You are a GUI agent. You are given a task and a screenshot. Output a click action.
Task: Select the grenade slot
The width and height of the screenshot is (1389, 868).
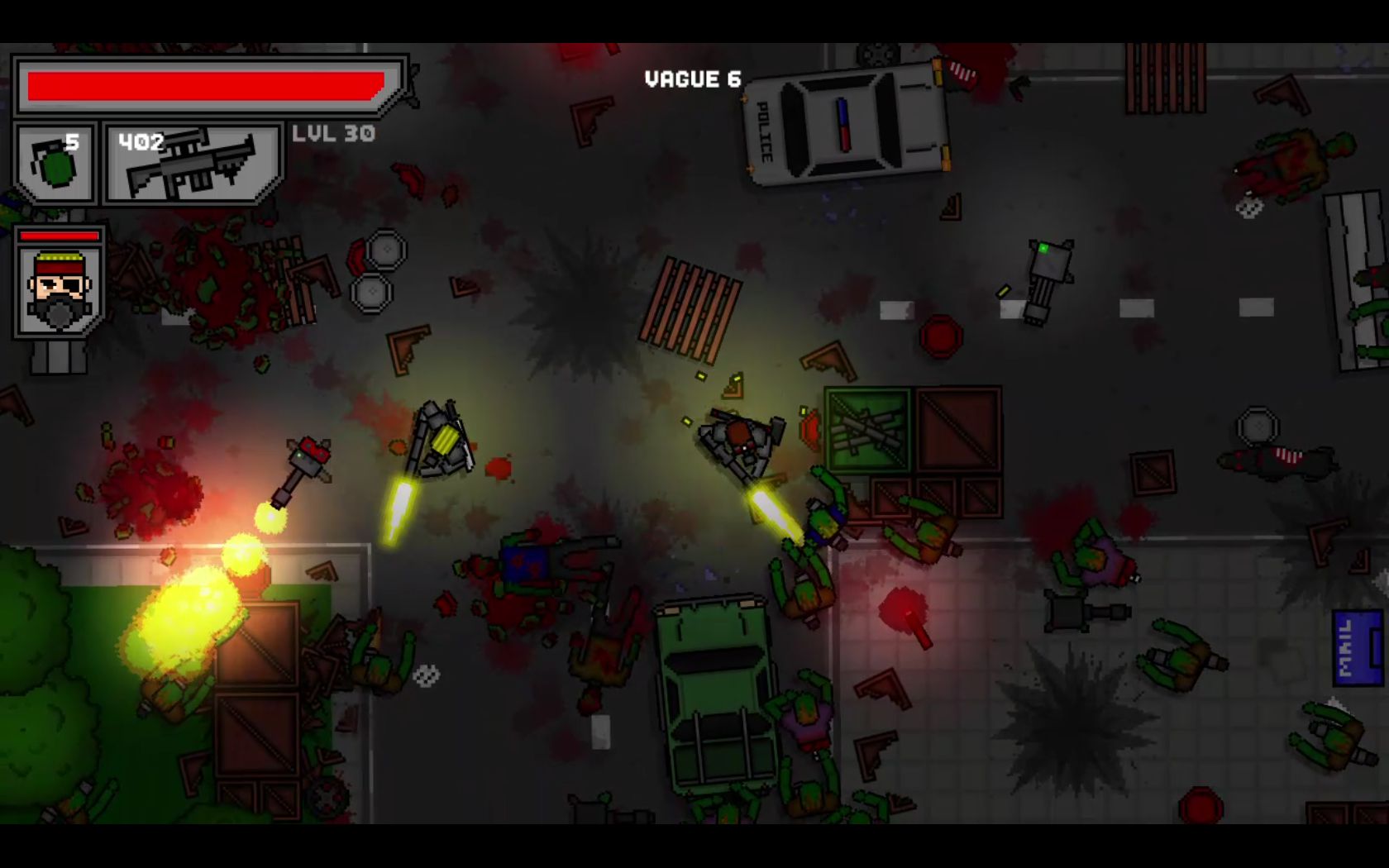click(56, 162)
